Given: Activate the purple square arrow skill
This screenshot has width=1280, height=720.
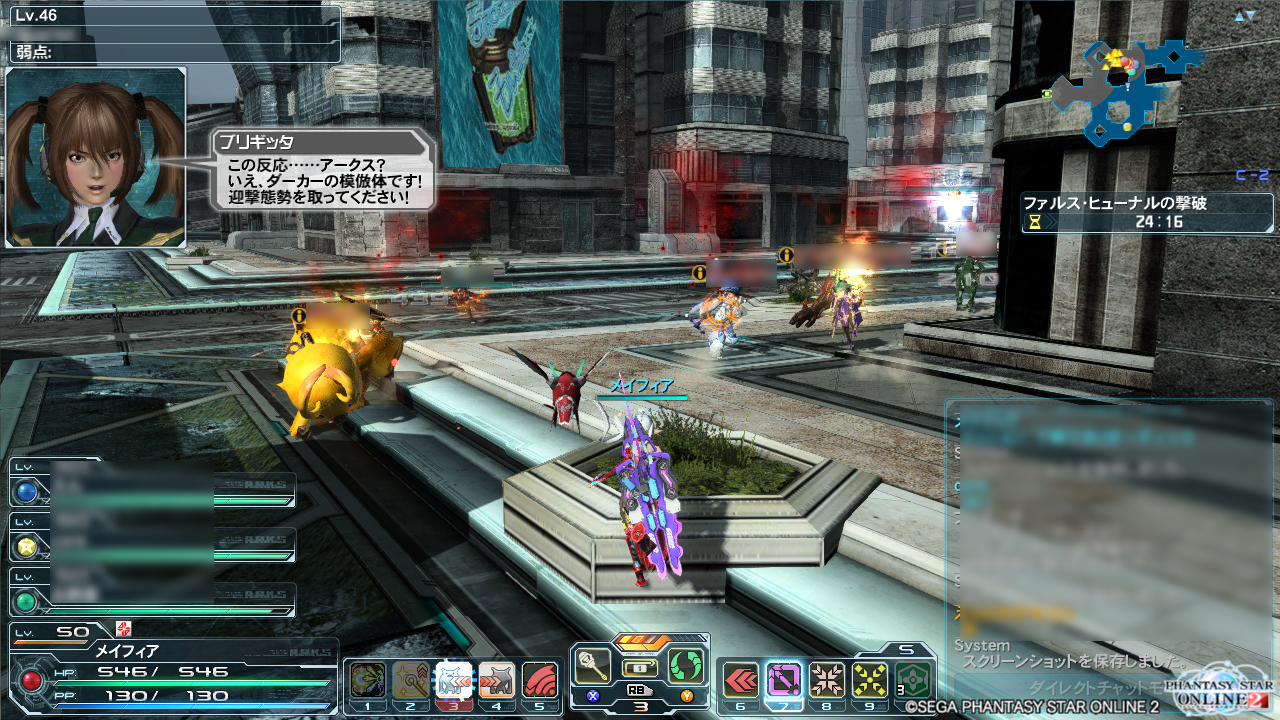Looking at the screenshot, I should pos(784,680).
